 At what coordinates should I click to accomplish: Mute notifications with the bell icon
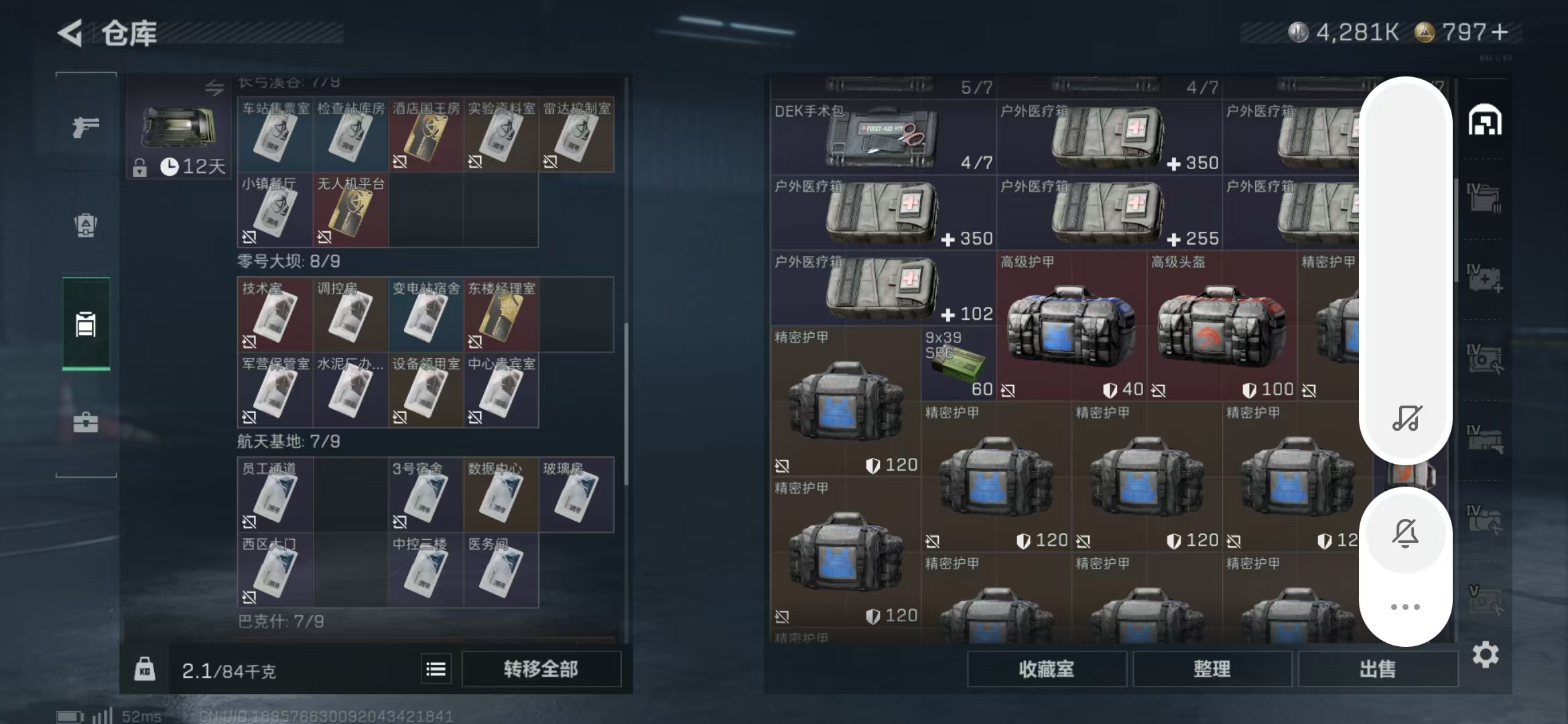[x=1405, y=533]
